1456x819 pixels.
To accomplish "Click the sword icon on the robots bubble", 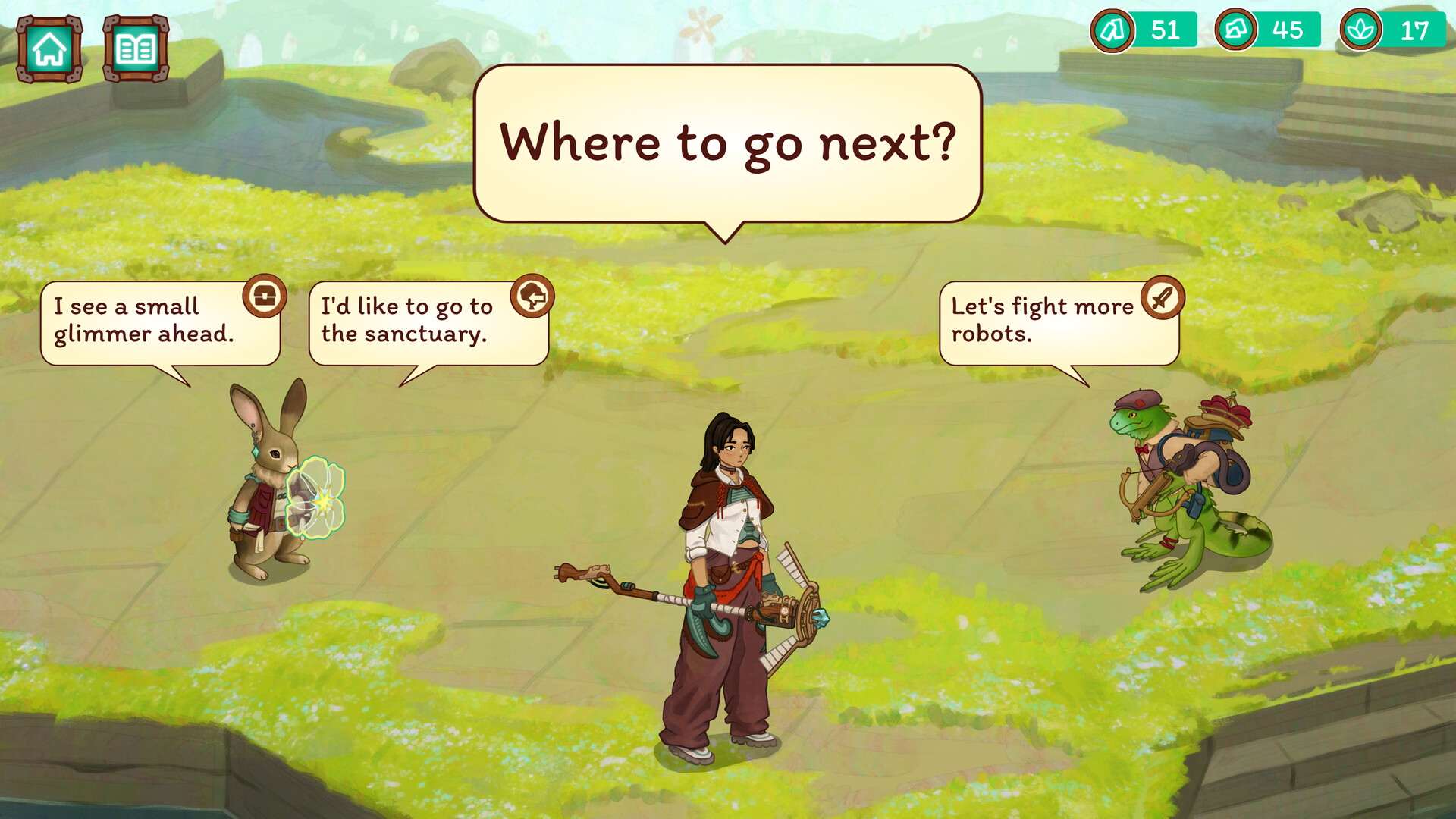I will [x=1163, y=297].
